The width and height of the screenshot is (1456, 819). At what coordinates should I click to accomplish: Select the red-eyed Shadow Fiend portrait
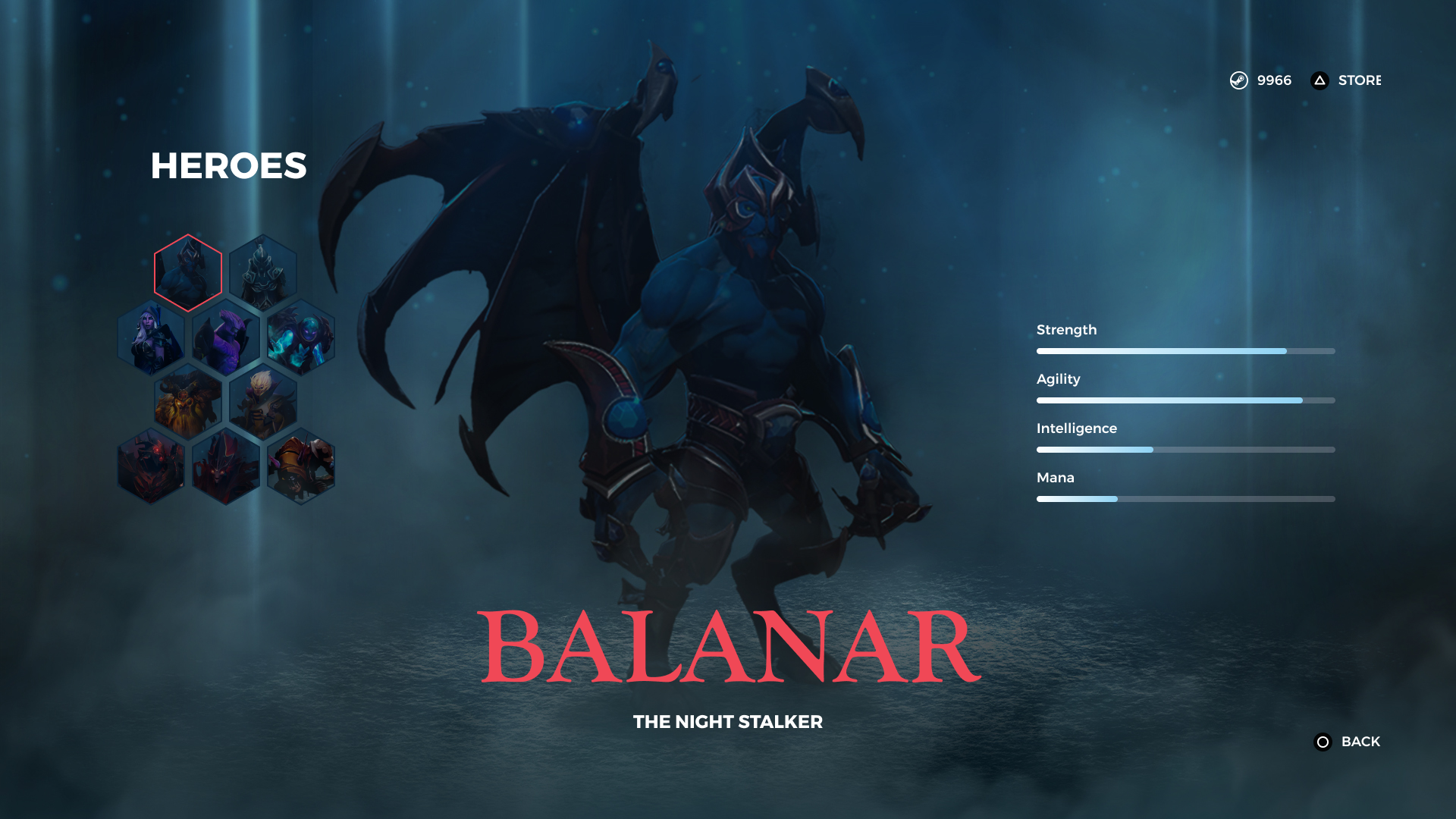point(151,466)
